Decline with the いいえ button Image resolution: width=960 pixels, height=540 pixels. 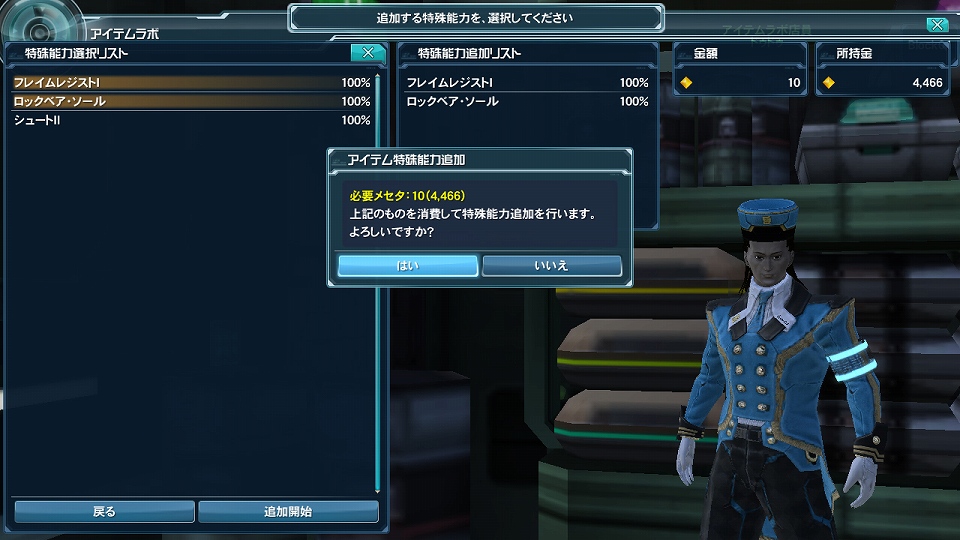(552, 265)
